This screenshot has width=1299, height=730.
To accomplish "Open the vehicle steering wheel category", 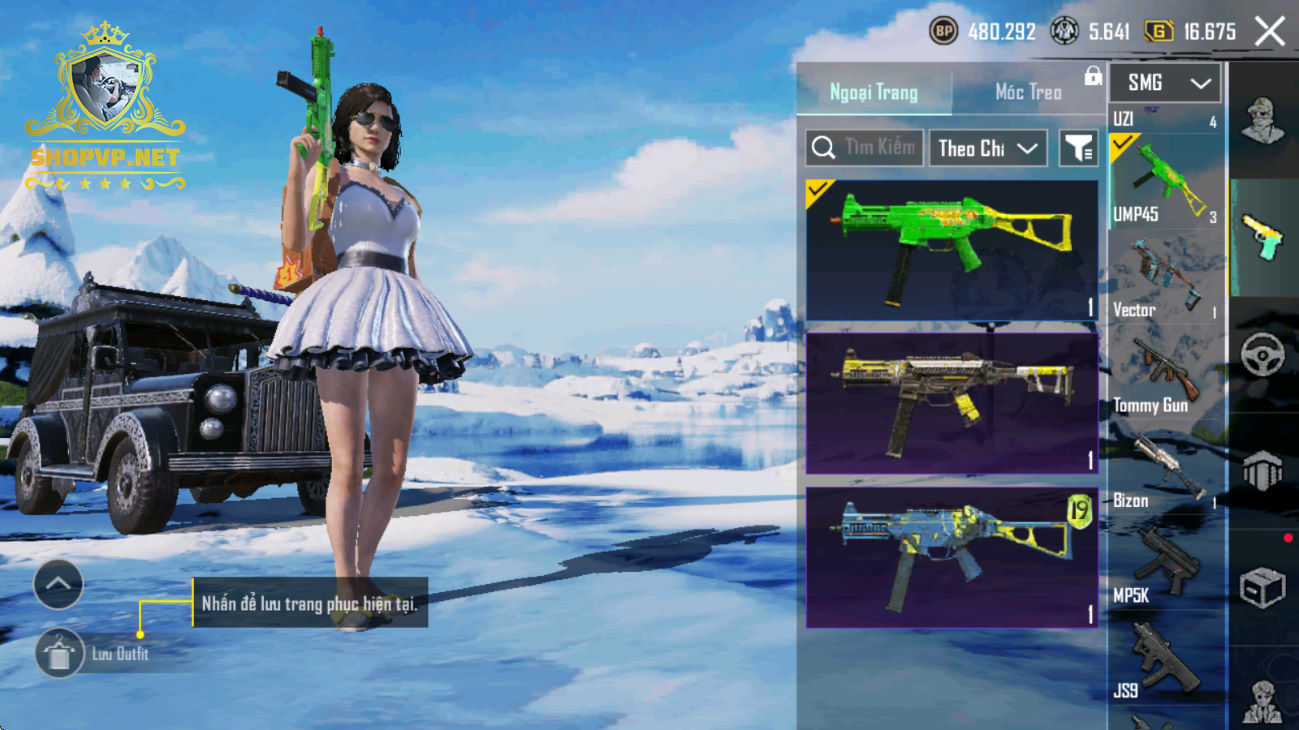I will 1262,355.
